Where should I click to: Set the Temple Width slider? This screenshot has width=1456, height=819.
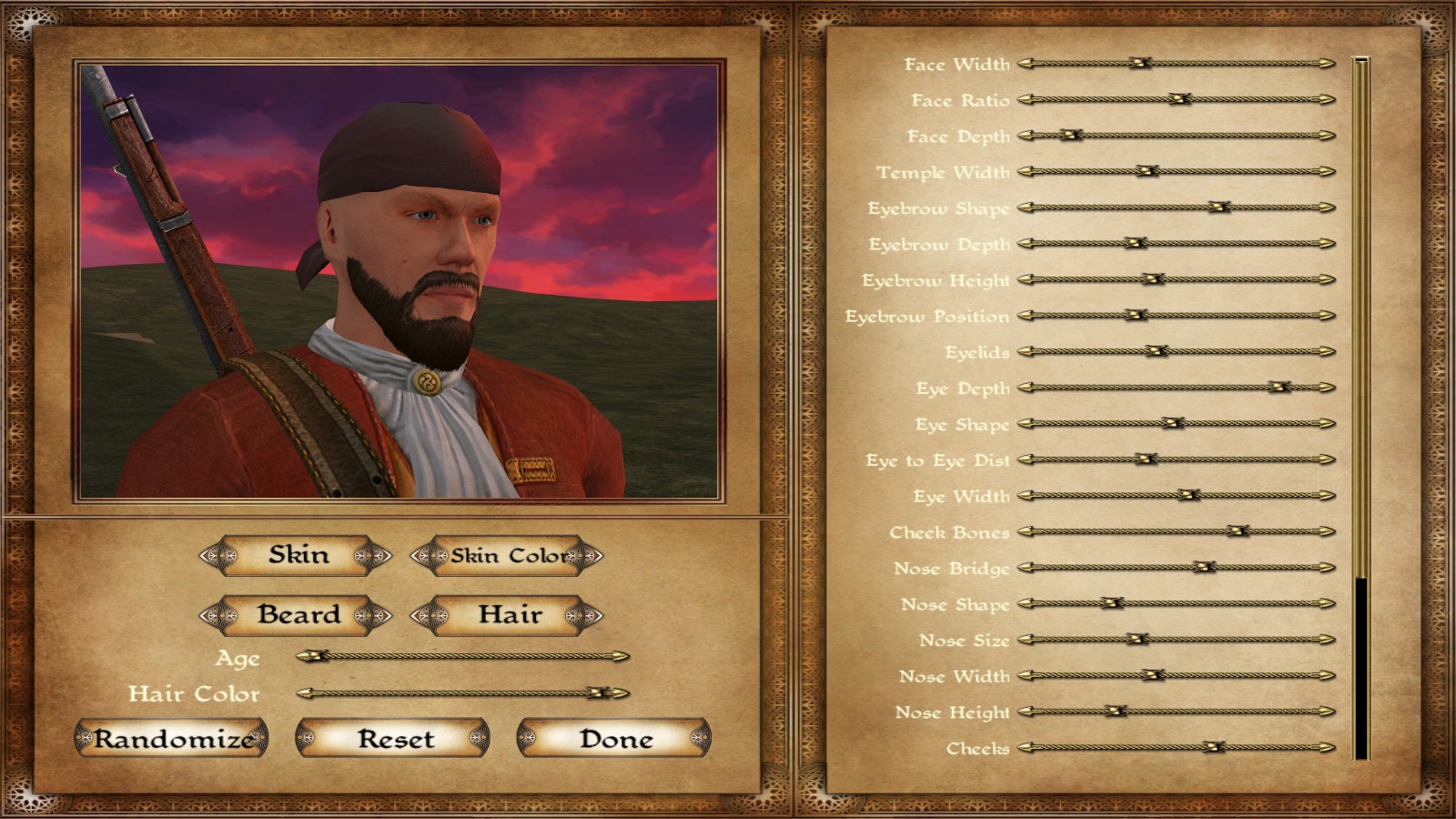click(1176, 171)
